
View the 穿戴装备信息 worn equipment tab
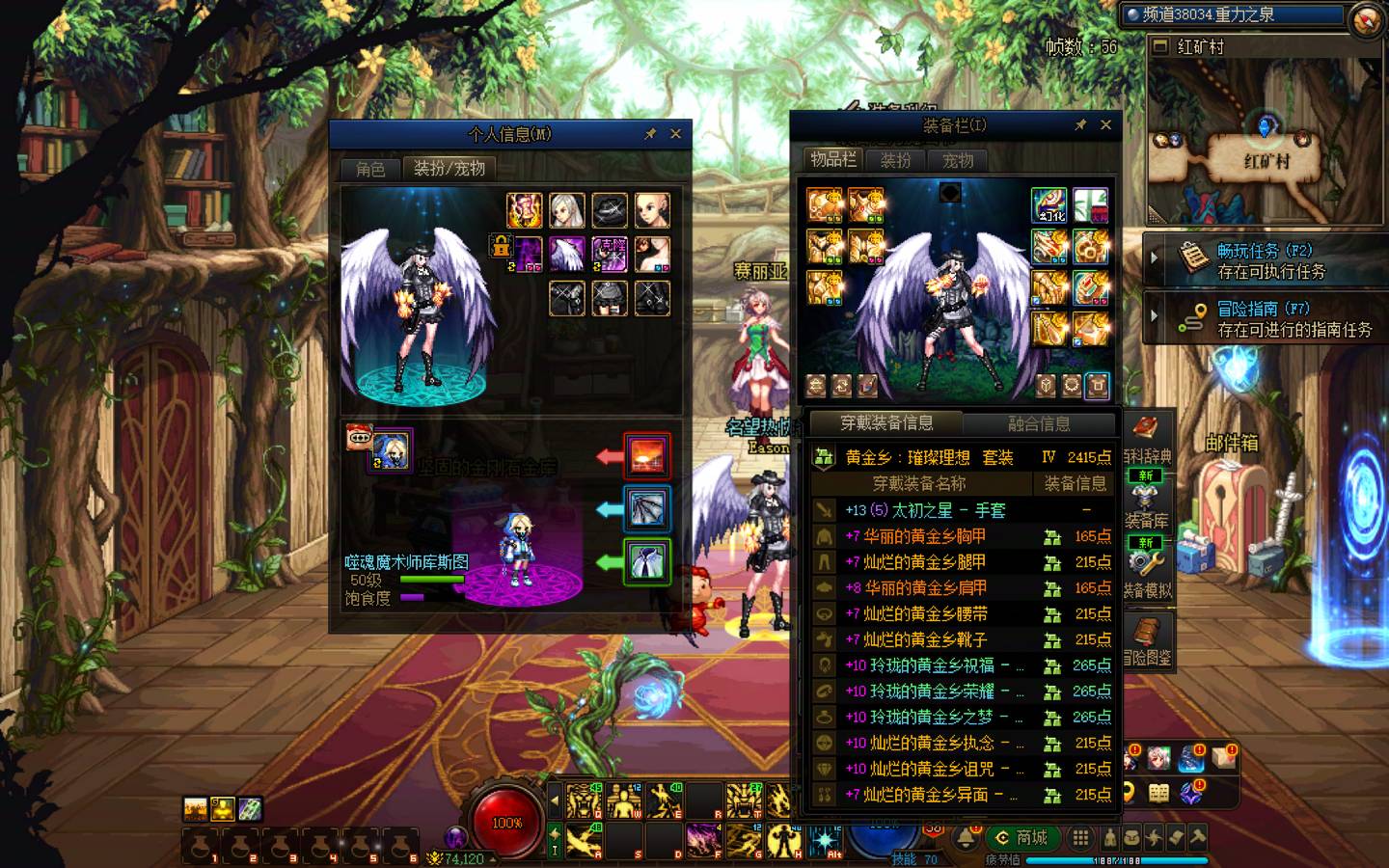[885, 423]
